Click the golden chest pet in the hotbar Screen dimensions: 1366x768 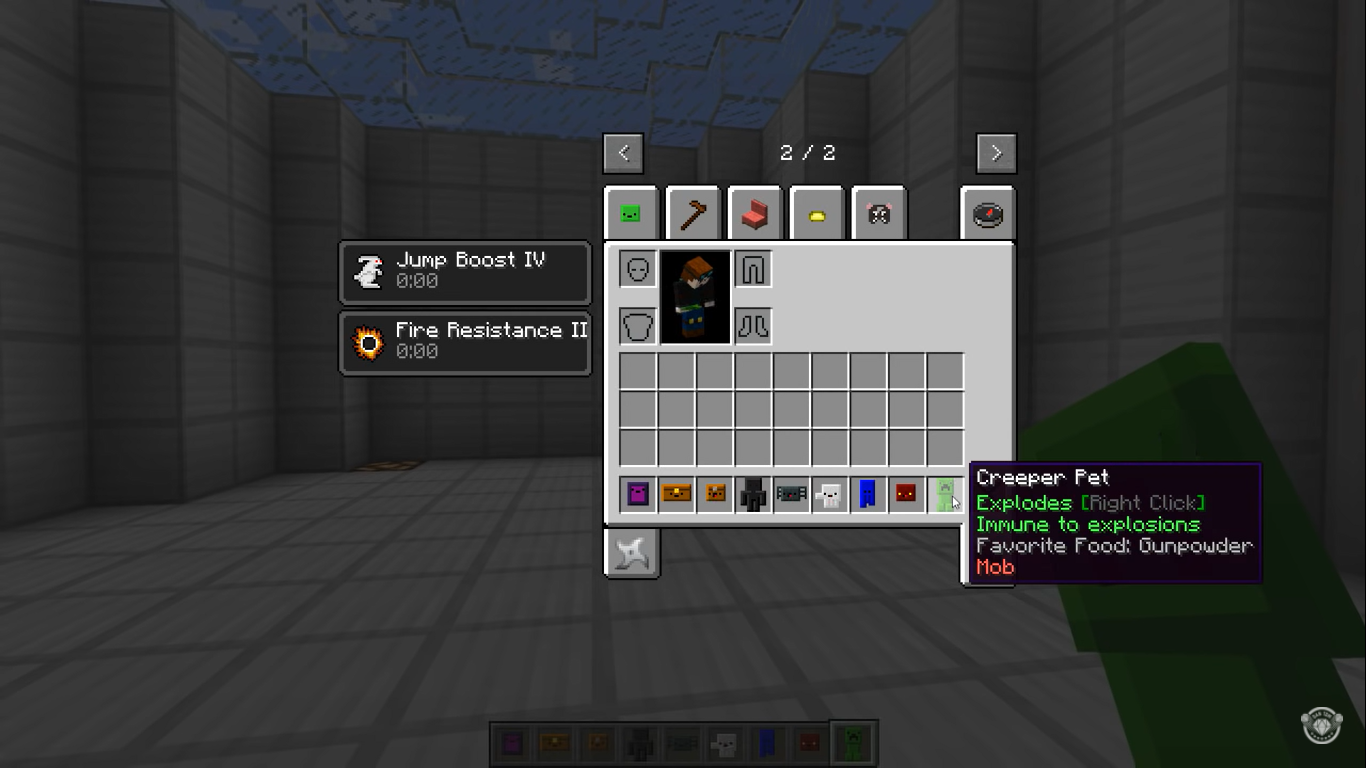(676, 494)
